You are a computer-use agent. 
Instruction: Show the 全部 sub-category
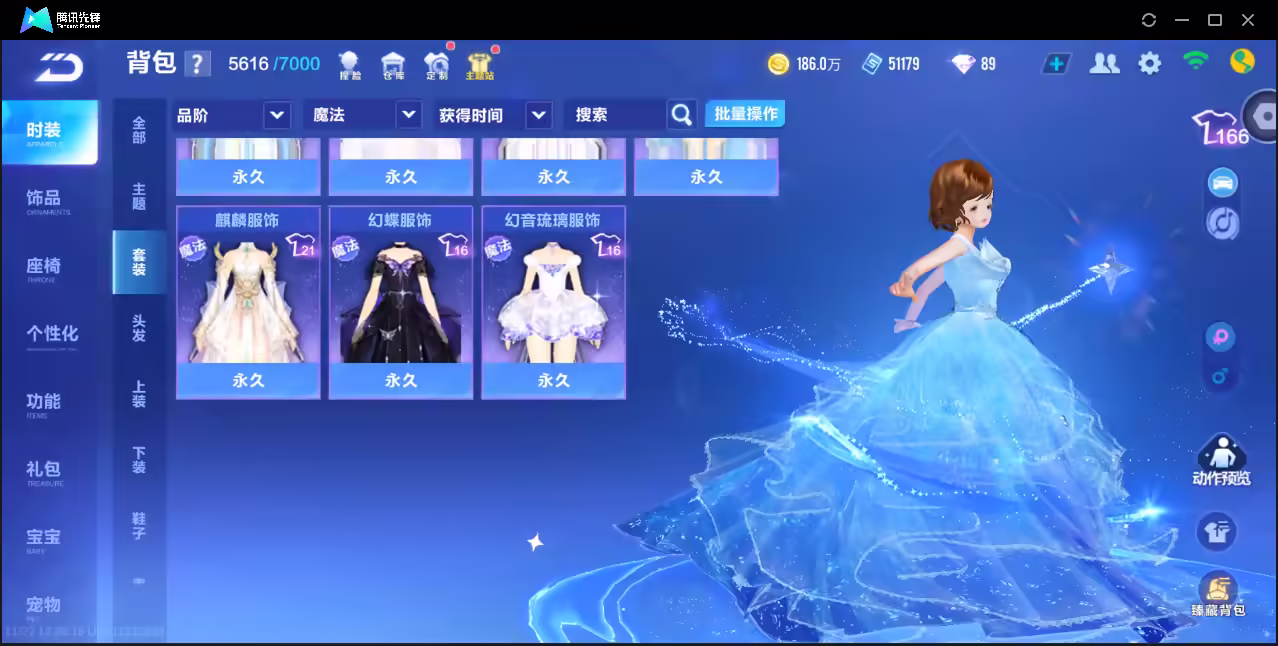[x=139, y=130]
